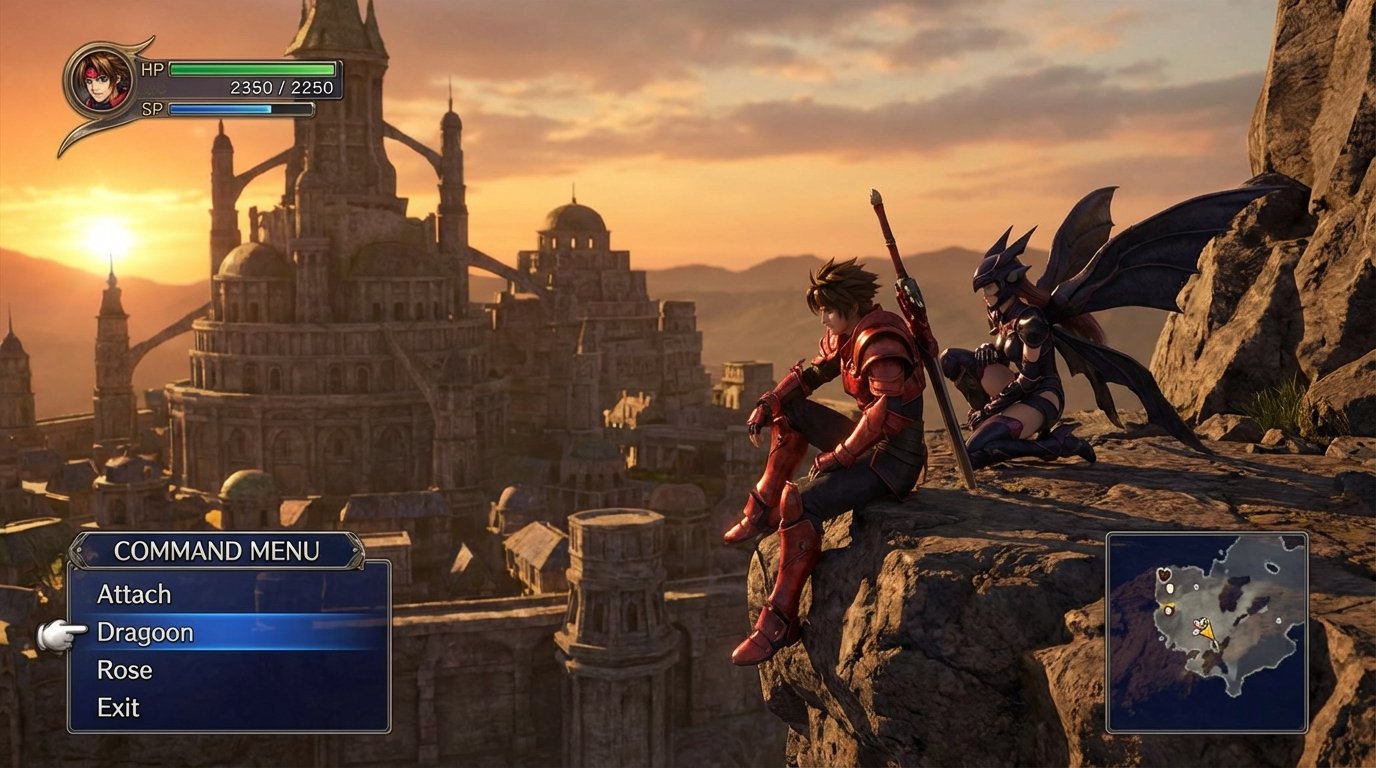The width and height of the screenshot is (1376, 768).
Task: Click the small heart icon beside the player arrow
Action: click(x=1196, y=623)
